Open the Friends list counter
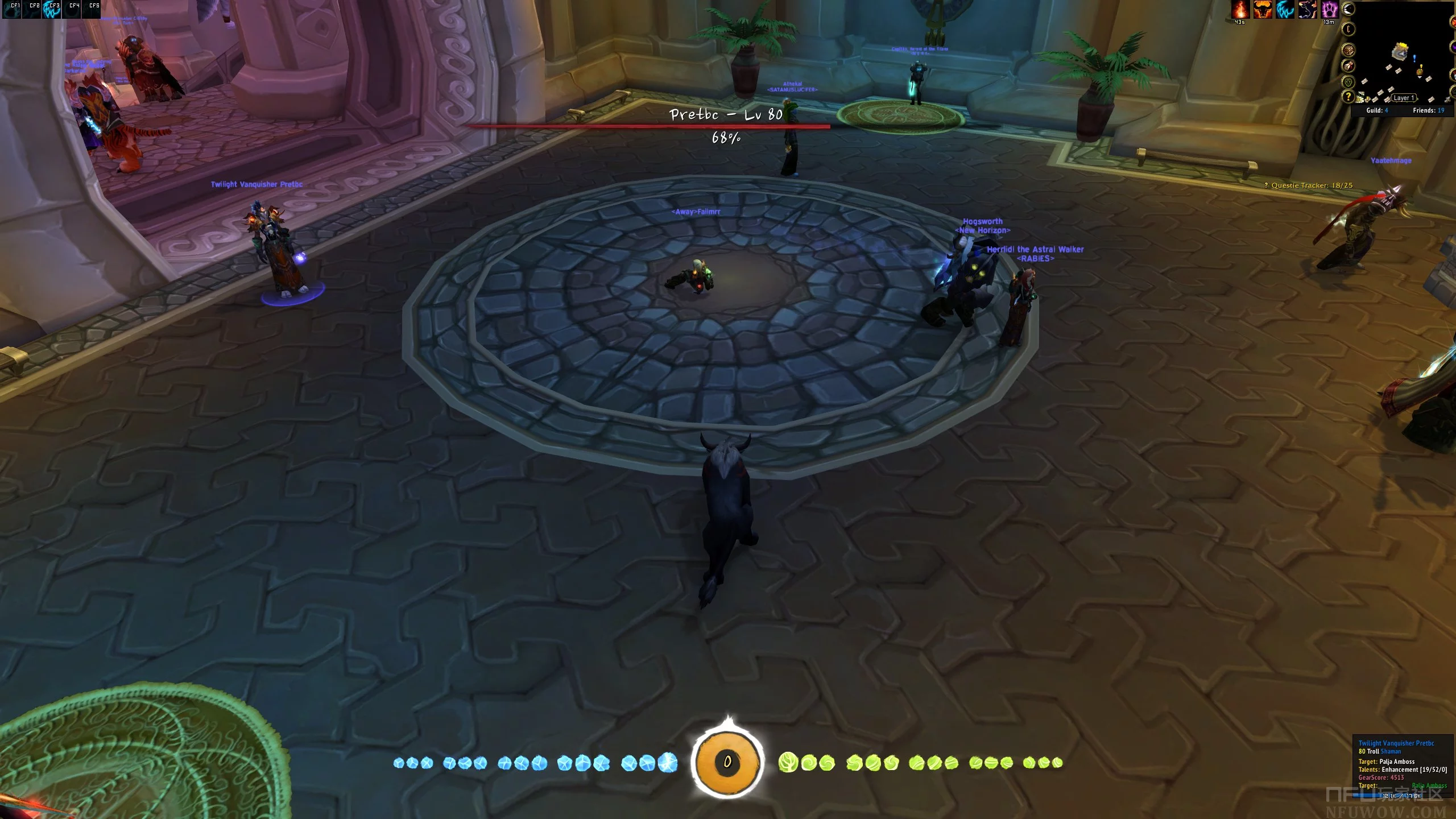The image size is (1456, 819). pos(1428,110)
